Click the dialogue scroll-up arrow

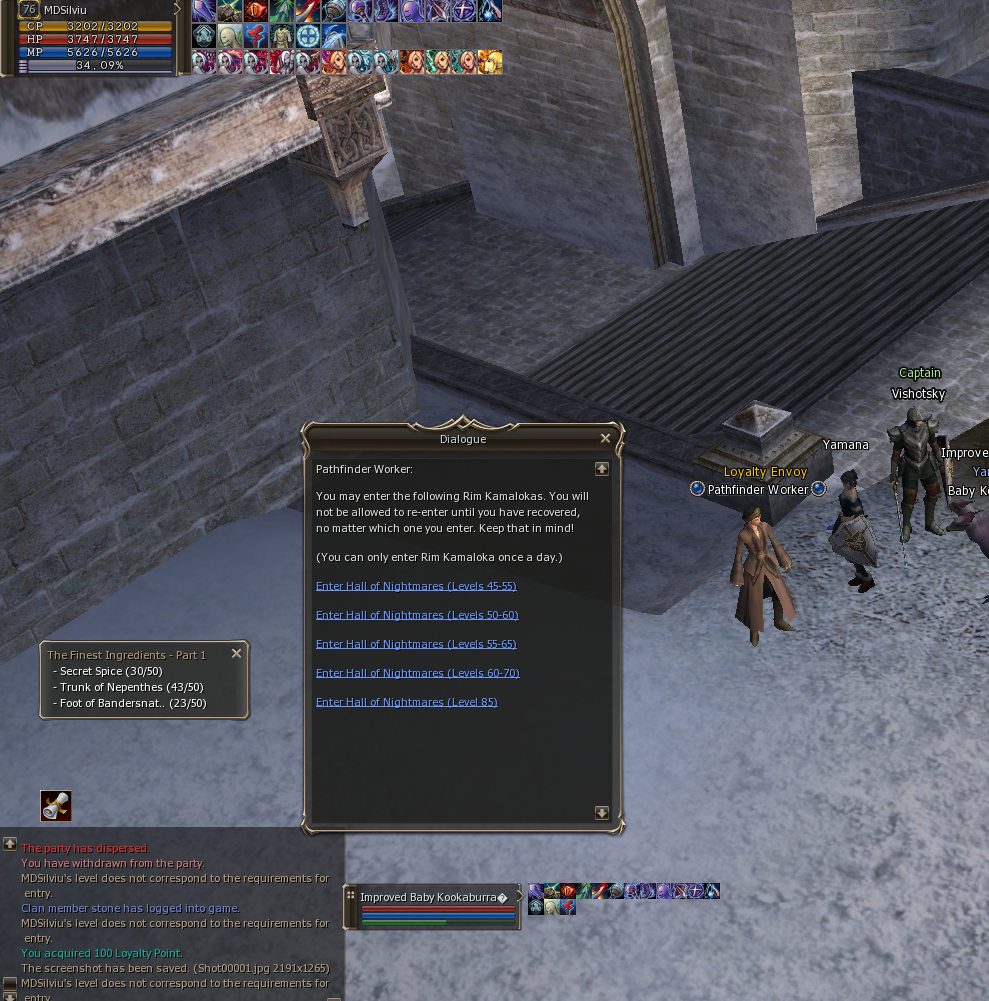tap(602, 468)
